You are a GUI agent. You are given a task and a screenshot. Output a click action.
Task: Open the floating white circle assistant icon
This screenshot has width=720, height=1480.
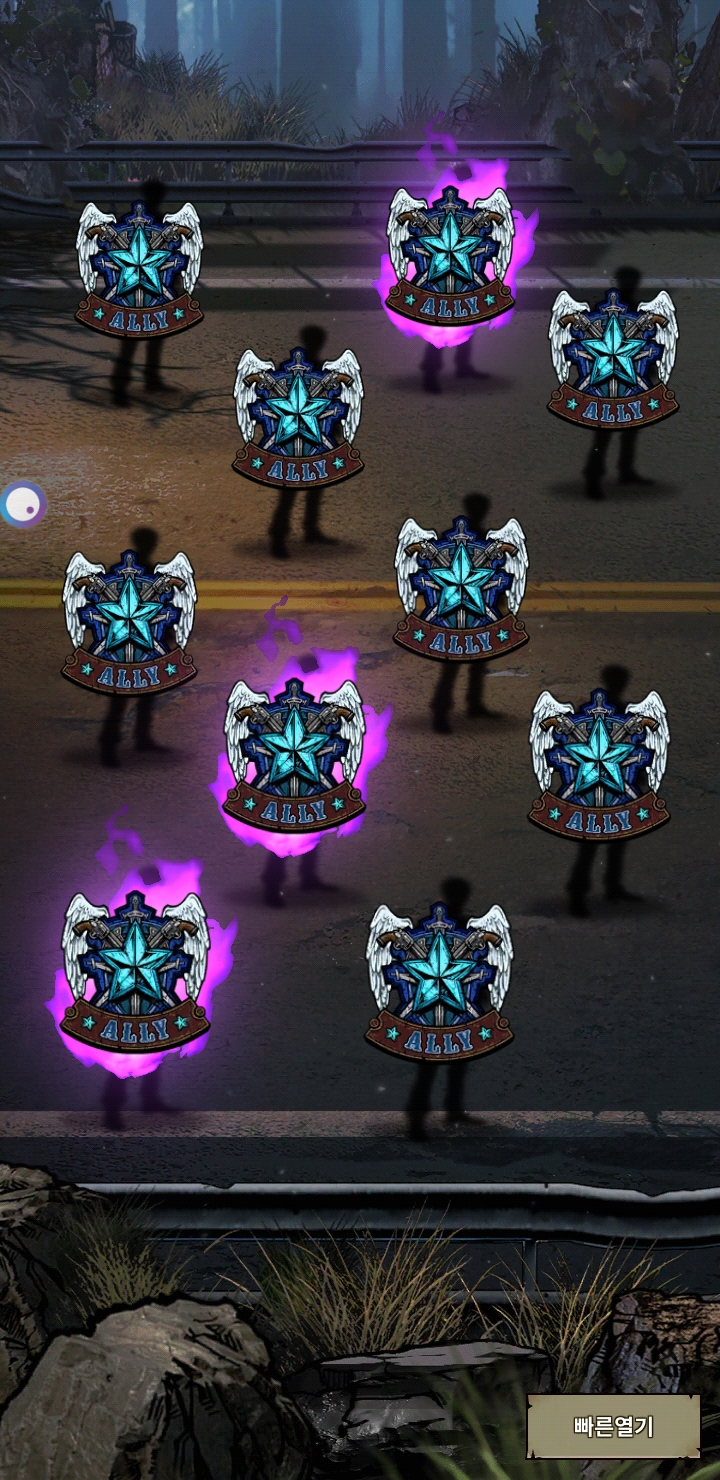coord(22,505)
